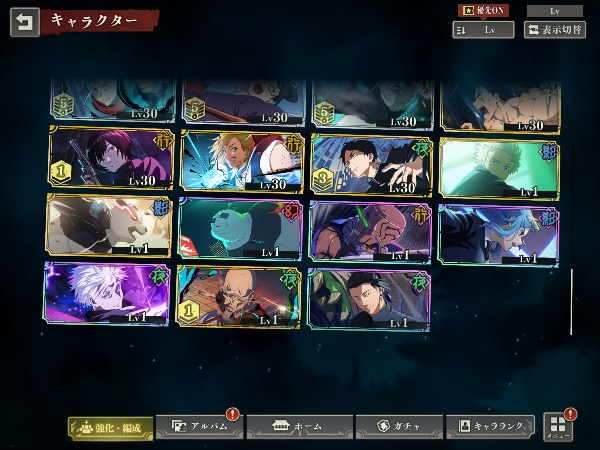Open the キャラランク character rank screen

tap(489, 427)
